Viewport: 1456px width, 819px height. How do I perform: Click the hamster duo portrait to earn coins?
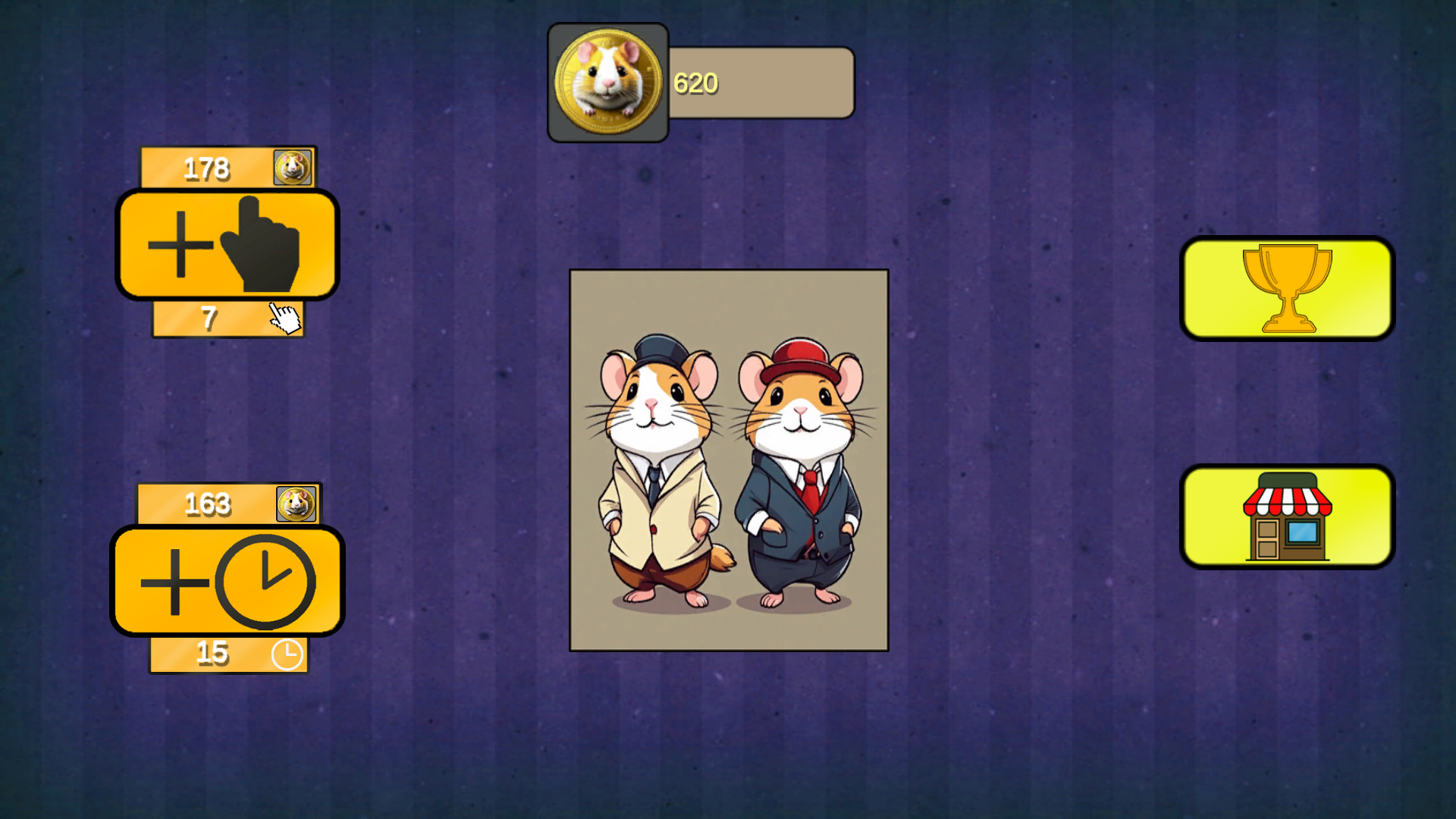[x=730, y=459]
